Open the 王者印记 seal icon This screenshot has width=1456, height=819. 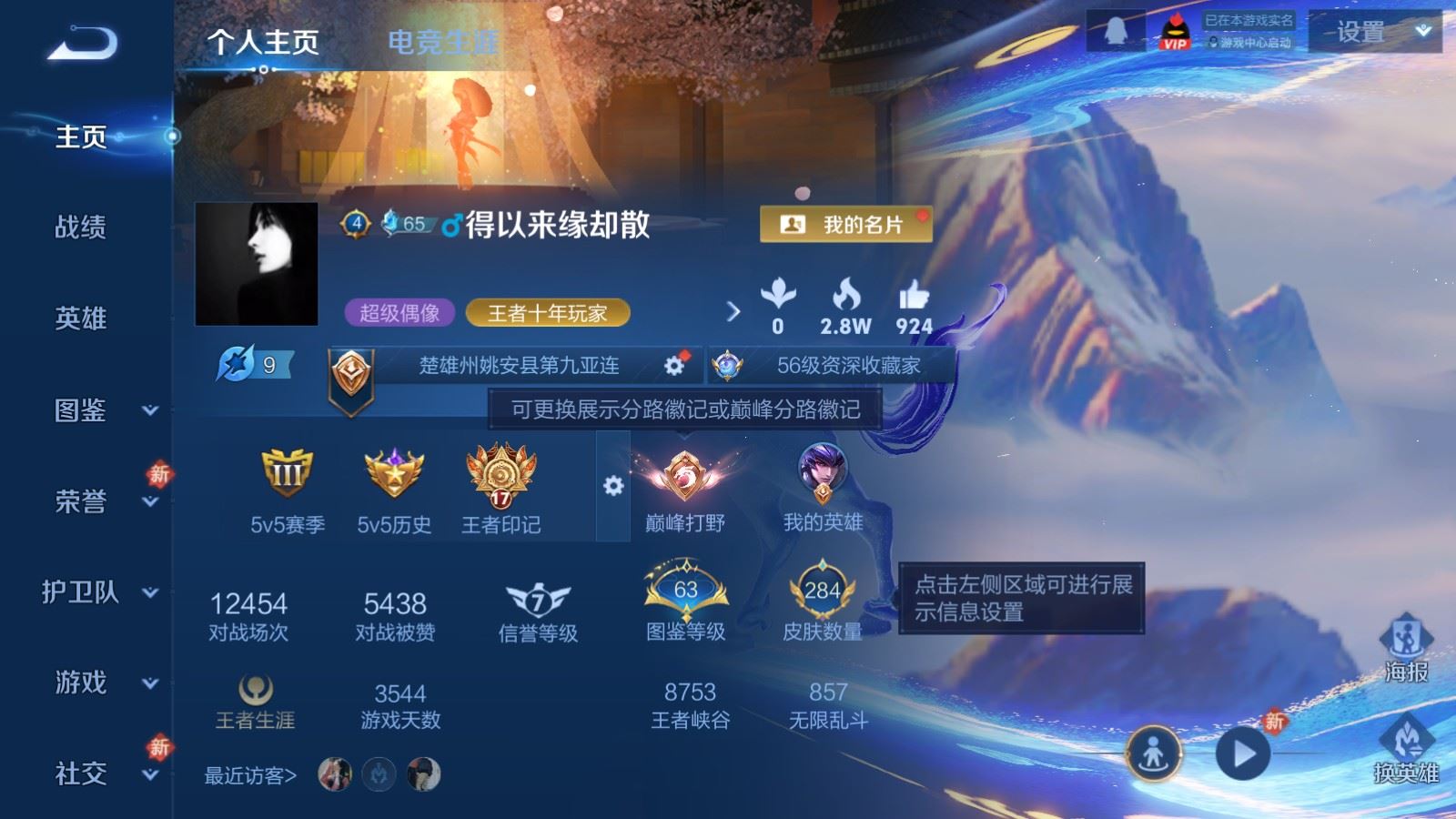coord(497,478)
